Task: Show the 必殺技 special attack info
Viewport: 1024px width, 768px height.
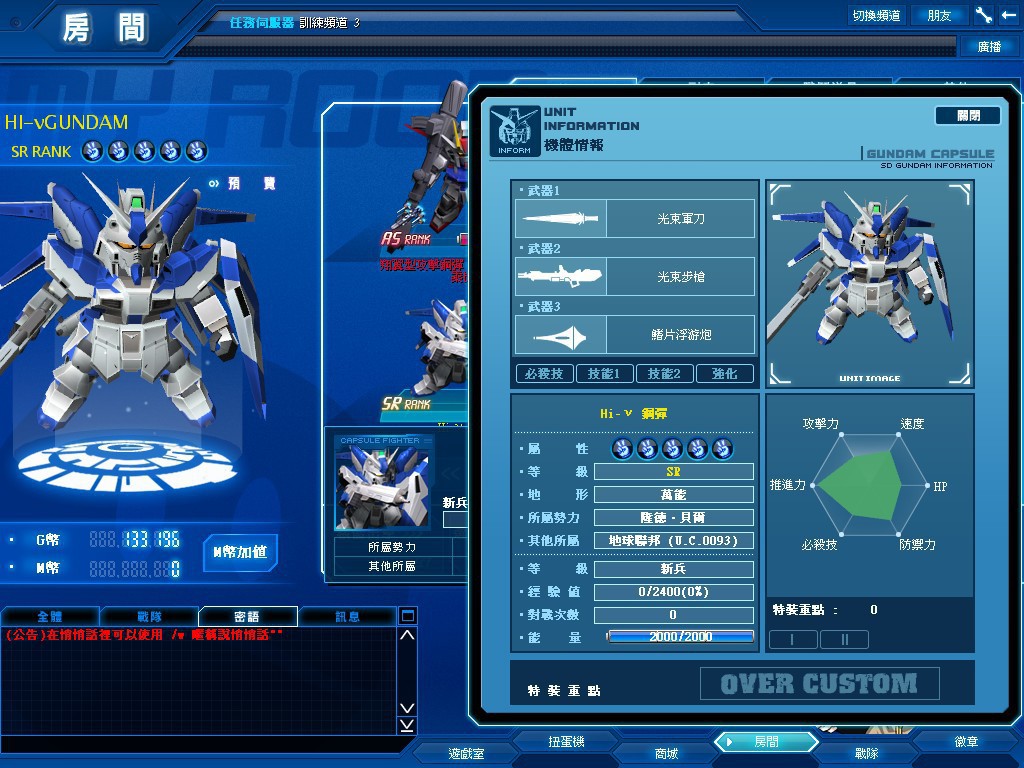Action: [545, 374]
